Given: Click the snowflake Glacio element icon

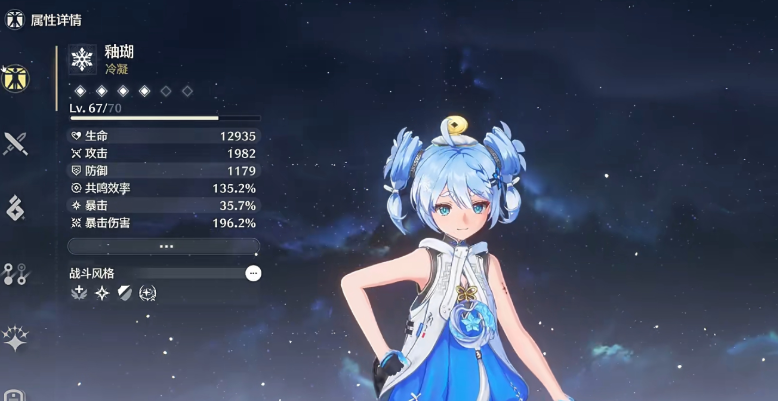Looking at the screenshot, I should click(82, 58).
